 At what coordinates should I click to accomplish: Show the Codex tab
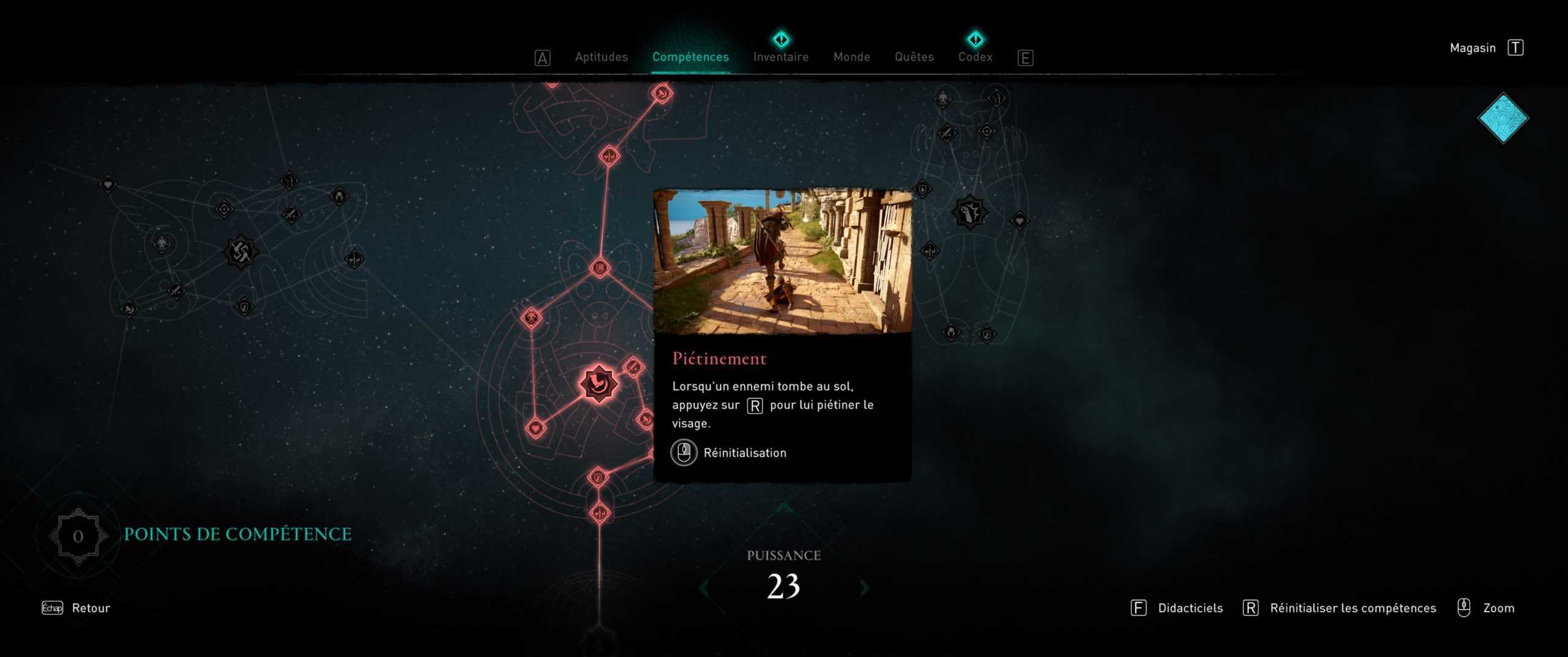[x=975, y=57]
